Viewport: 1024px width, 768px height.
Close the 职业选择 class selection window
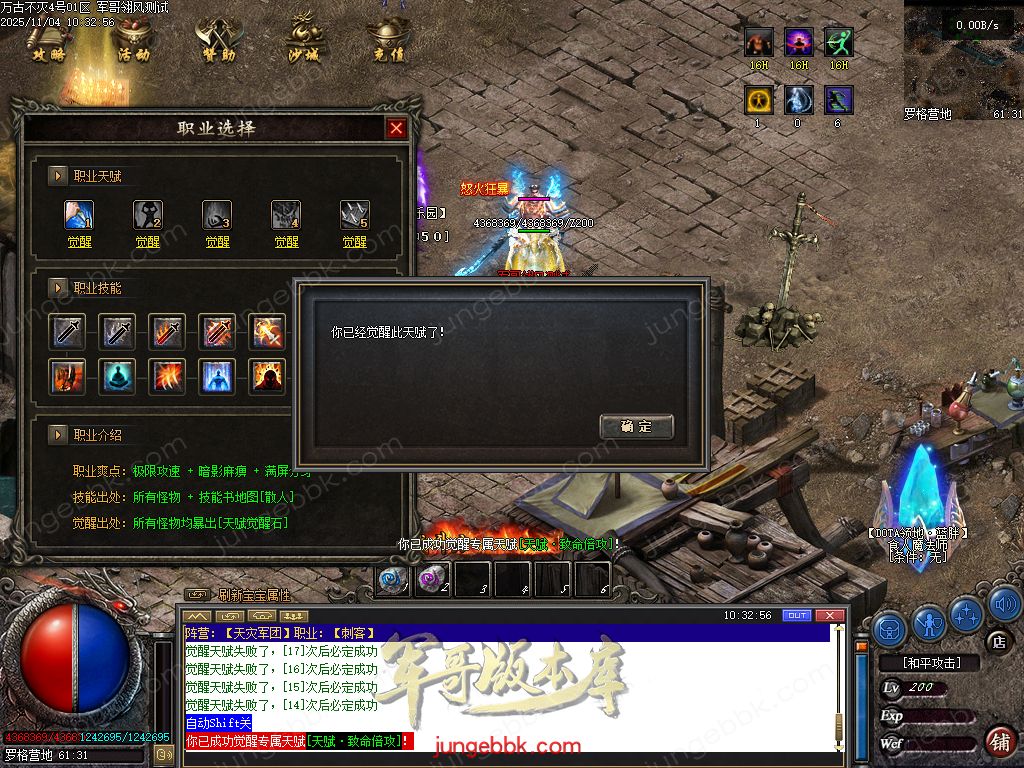pos(396,128)
